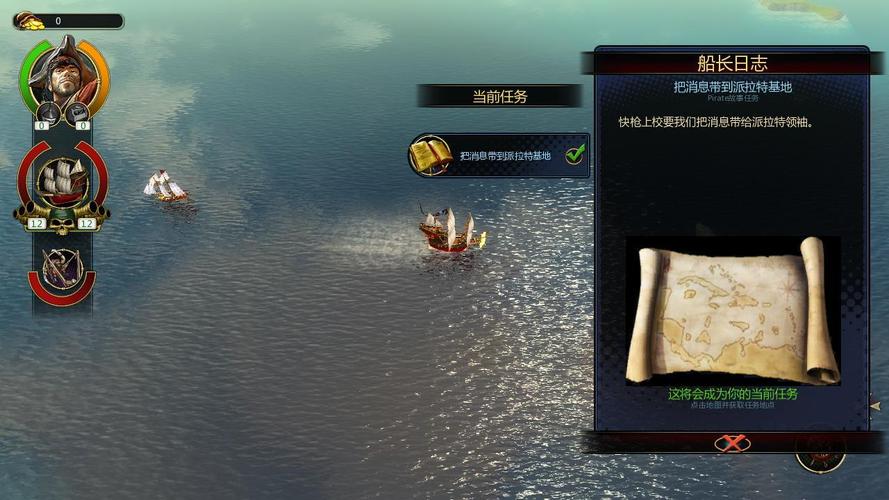Click the parchment map in the captain's log
The width and height of the screenshot is (889, 500).
[x=732, y=310]
